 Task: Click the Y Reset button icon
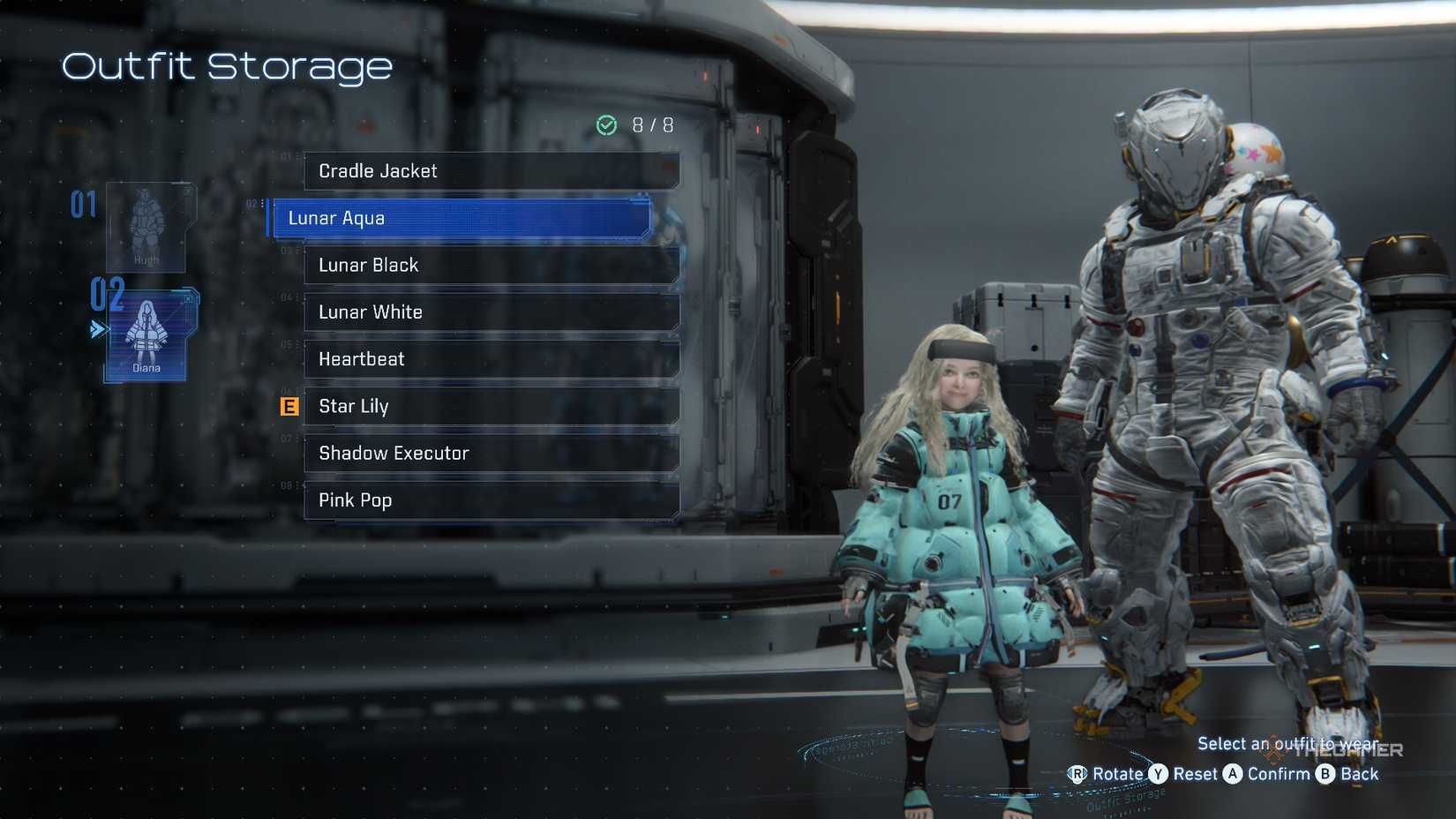1159,774
